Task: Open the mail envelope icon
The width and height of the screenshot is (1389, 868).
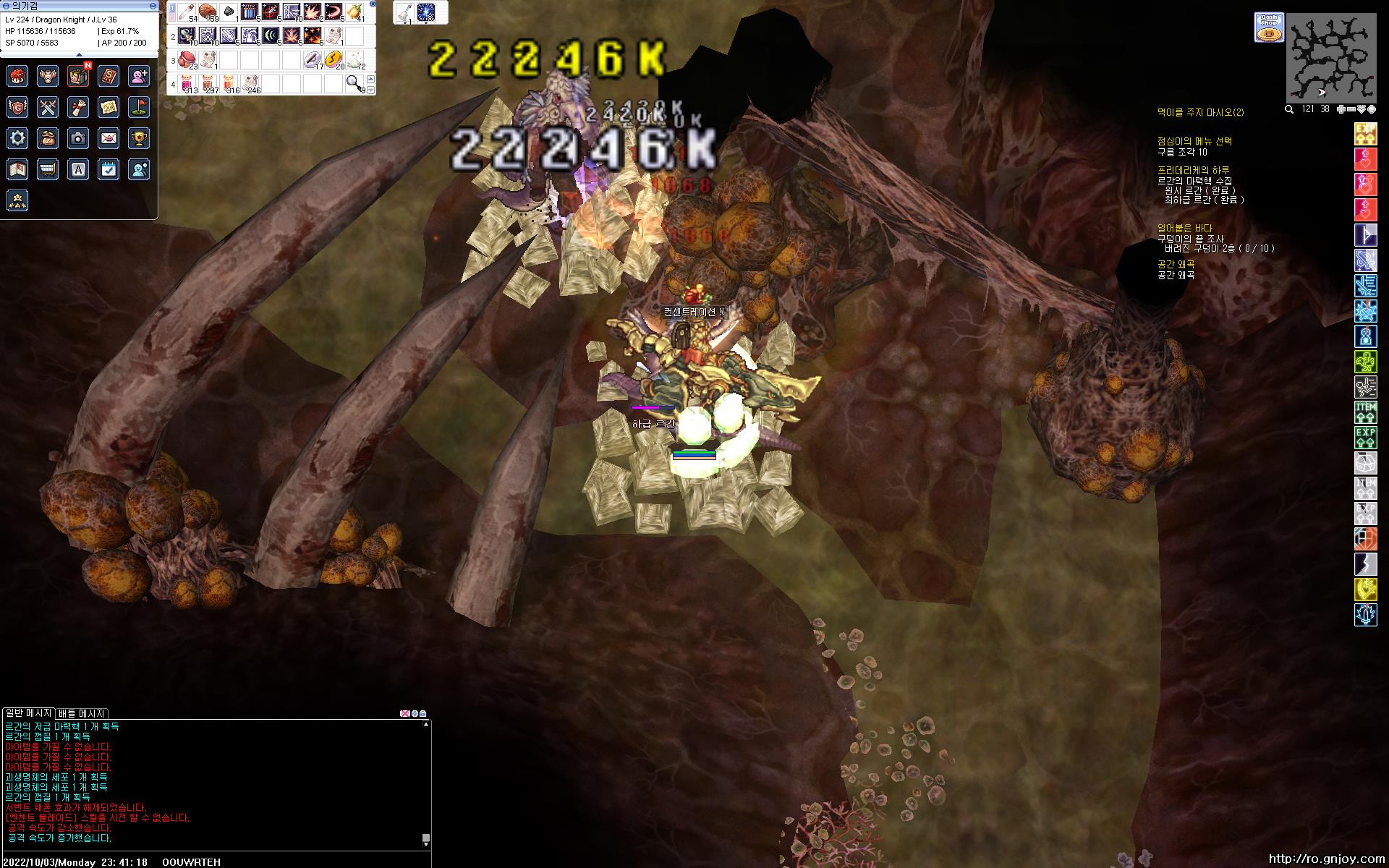Action: (109, 138)
